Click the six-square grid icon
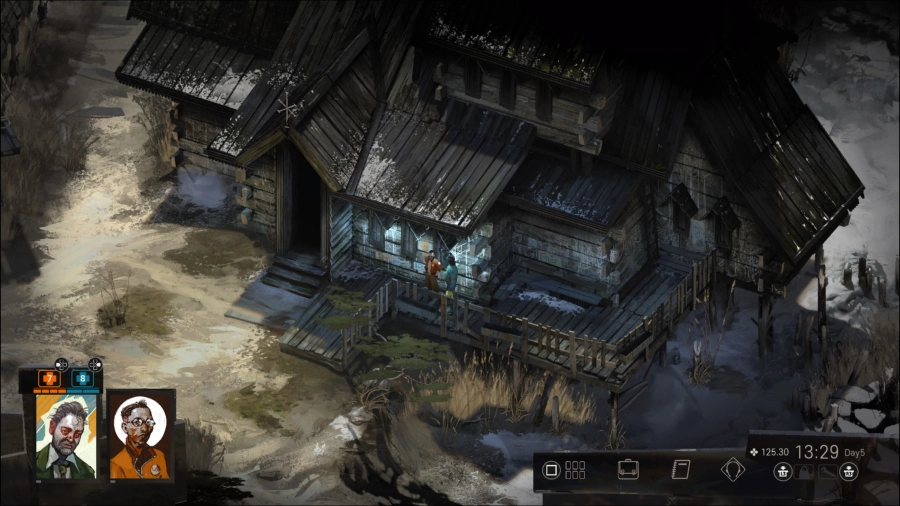 575,470
